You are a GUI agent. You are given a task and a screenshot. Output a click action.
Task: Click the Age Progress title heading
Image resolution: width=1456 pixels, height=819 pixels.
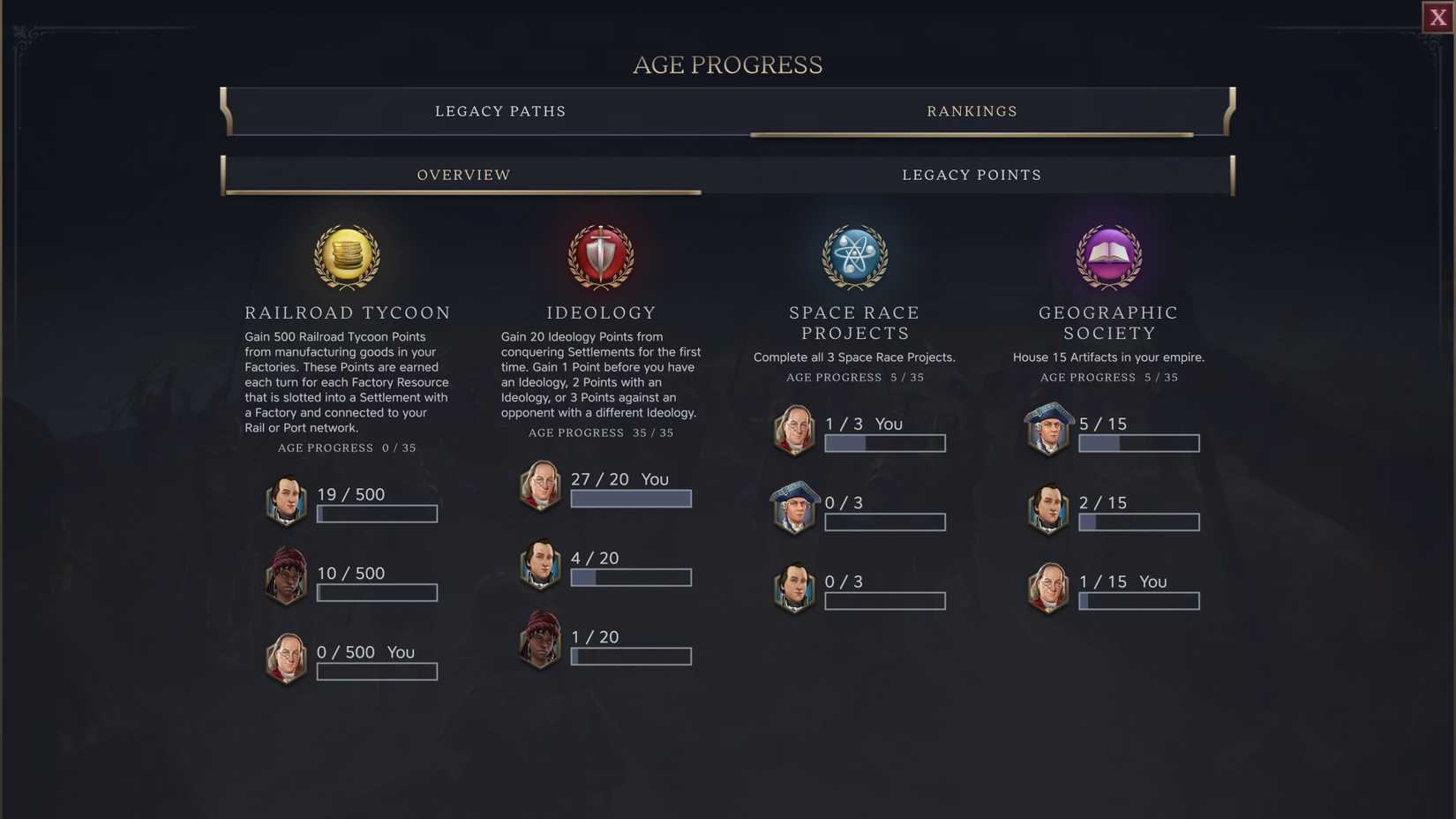pyautogui.click(x=727, y=64)
